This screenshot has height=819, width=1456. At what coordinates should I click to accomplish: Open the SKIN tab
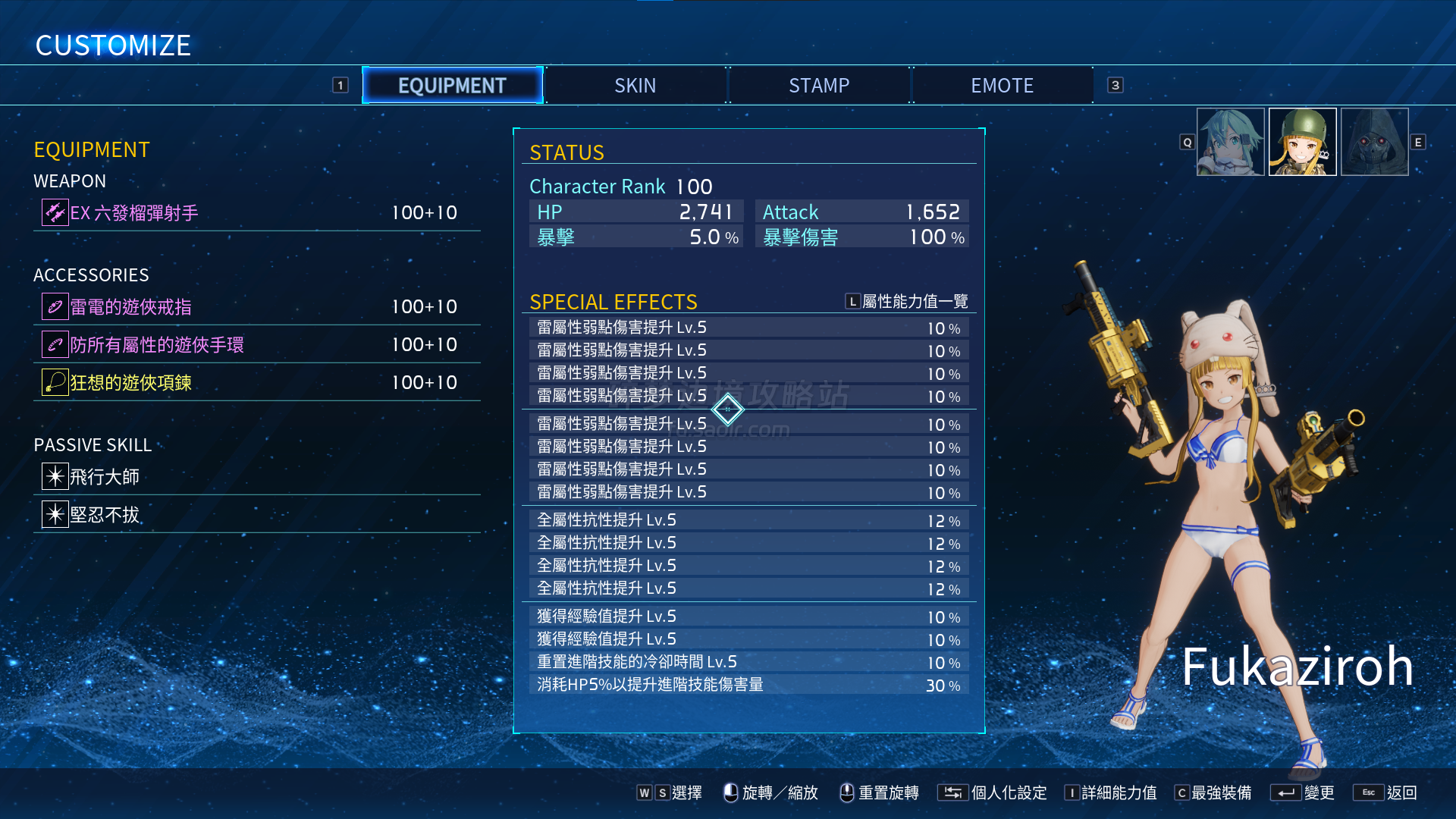(635, 86)
